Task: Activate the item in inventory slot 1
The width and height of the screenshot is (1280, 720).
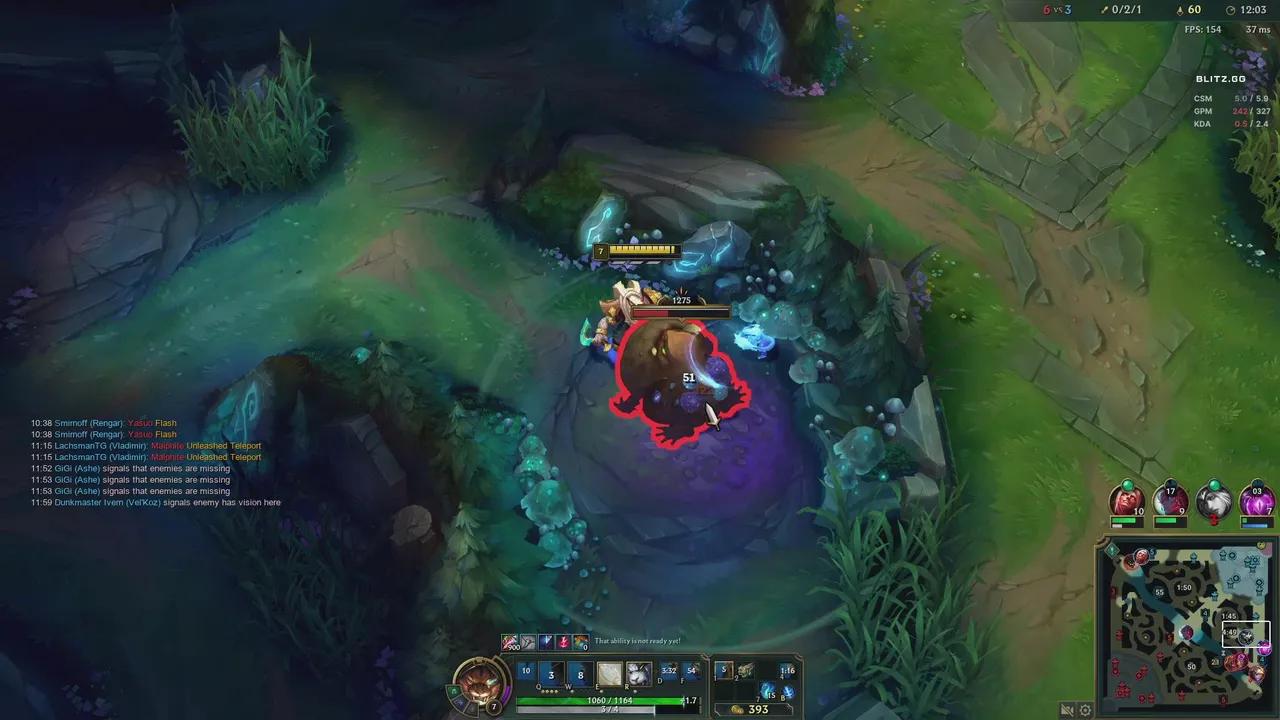Action: (725, 670)
